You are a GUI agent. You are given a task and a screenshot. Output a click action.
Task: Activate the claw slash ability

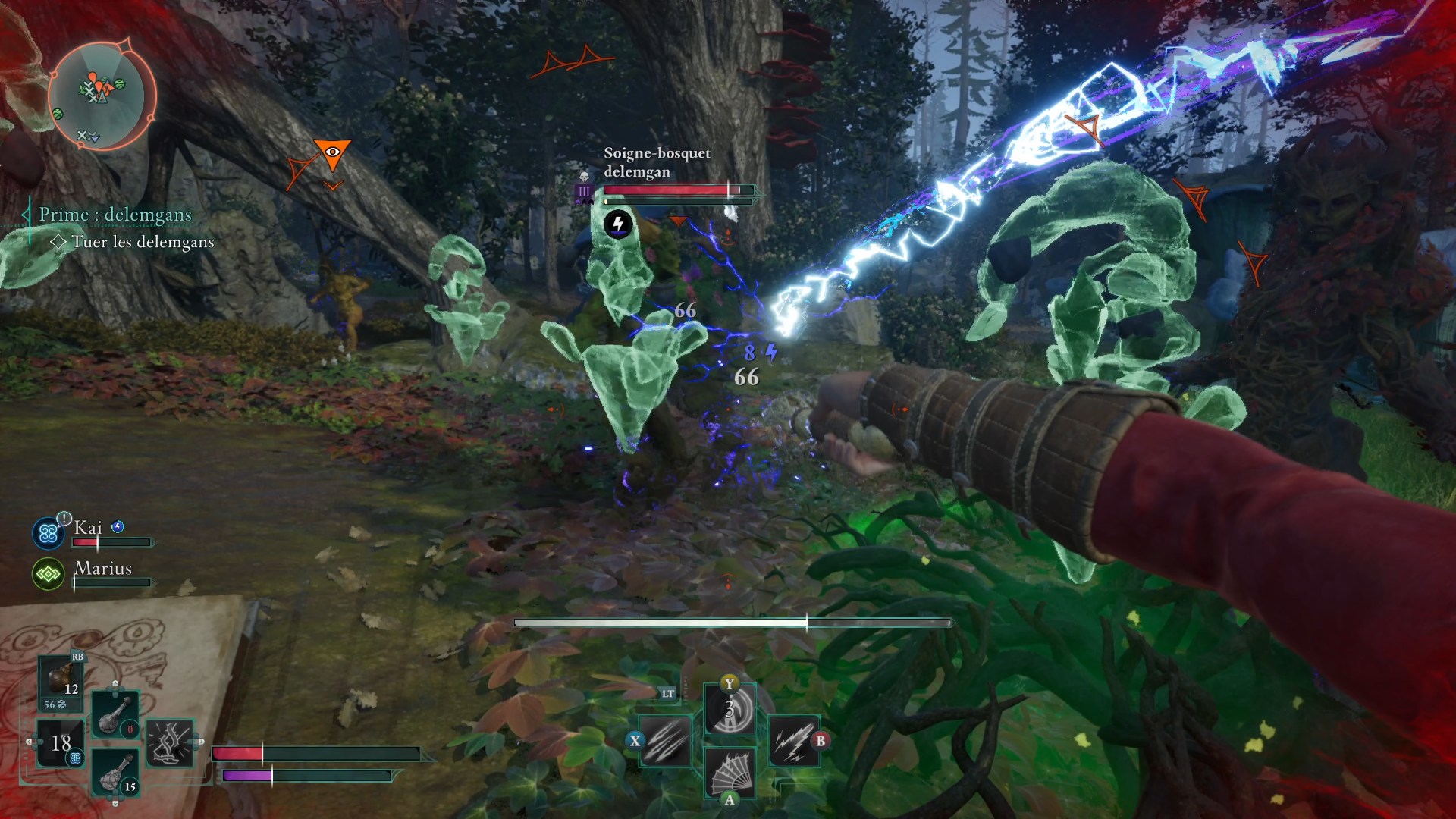pyautogui.click(x=666, y=740)
